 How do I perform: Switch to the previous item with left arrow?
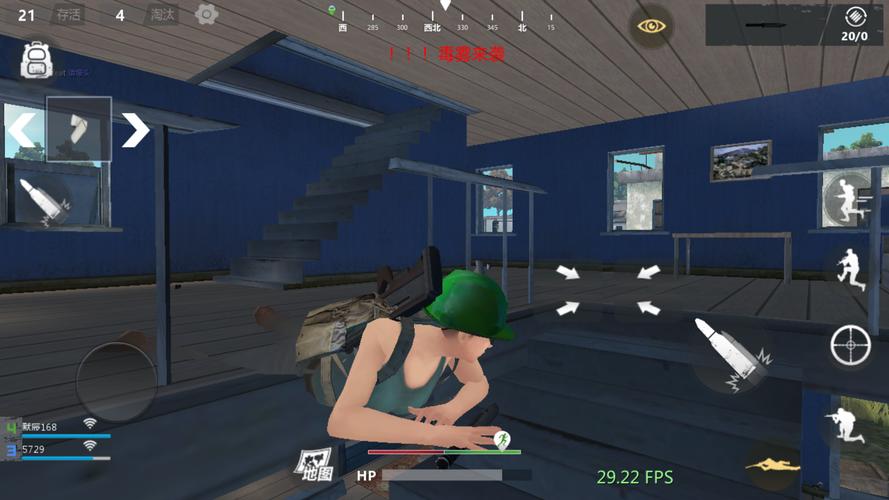(x=22, y=129)
